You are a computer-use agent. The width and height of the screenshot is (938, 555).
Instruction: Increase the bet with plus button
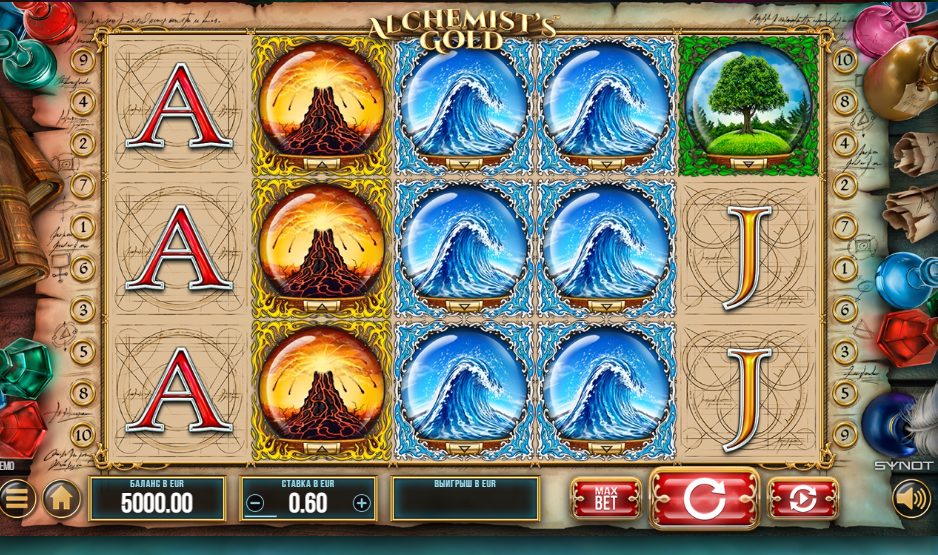pyautogui.click(x=361, y=503)
